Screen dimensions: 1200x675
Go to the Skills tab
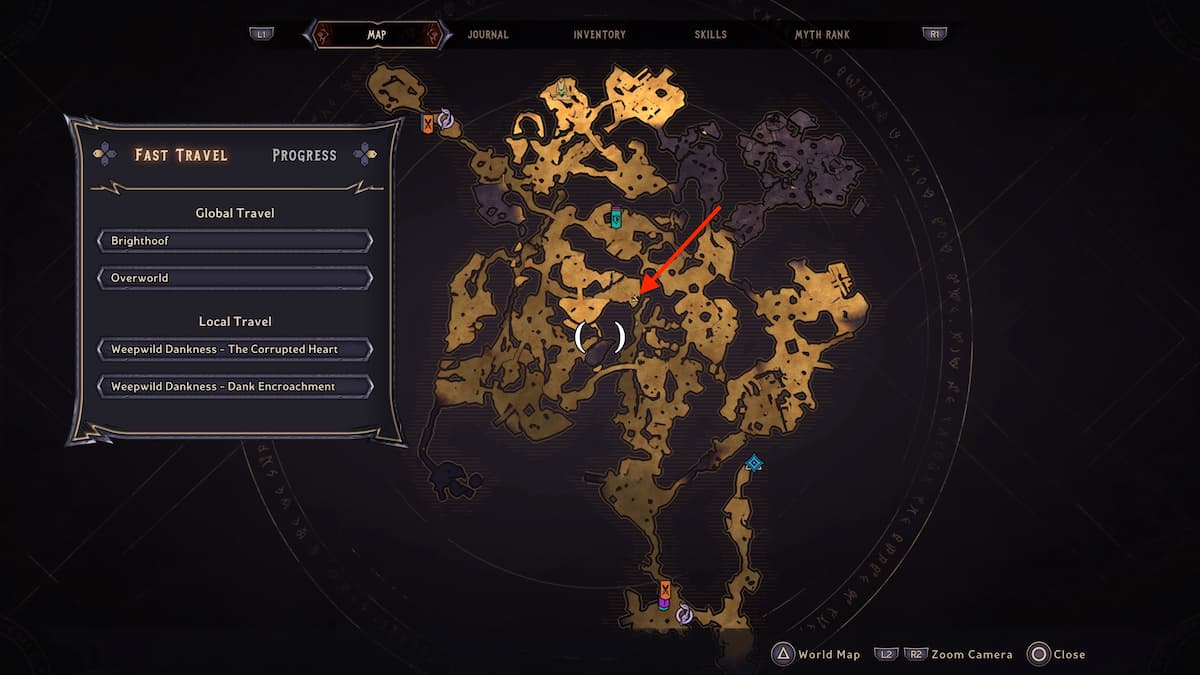point(711,34)
